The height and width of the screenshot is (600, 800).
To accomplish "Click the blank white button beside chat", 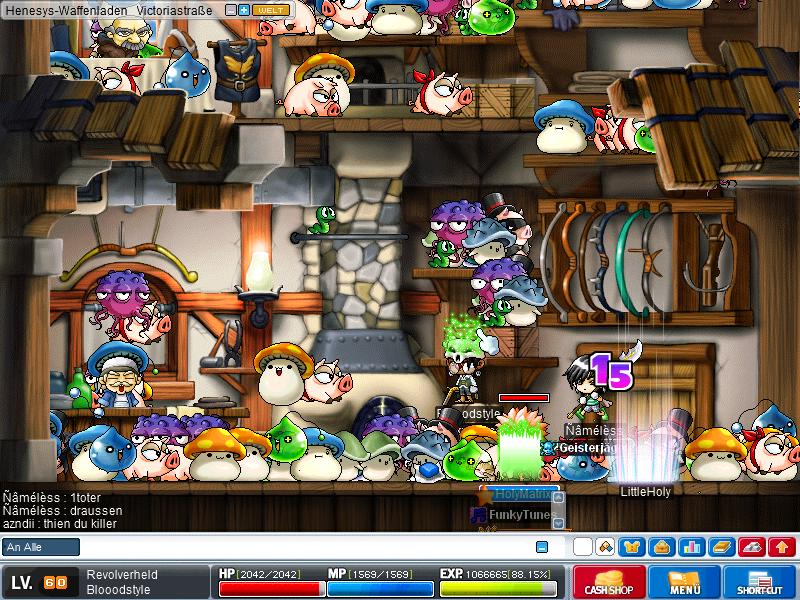I will (x=582, y=547).
